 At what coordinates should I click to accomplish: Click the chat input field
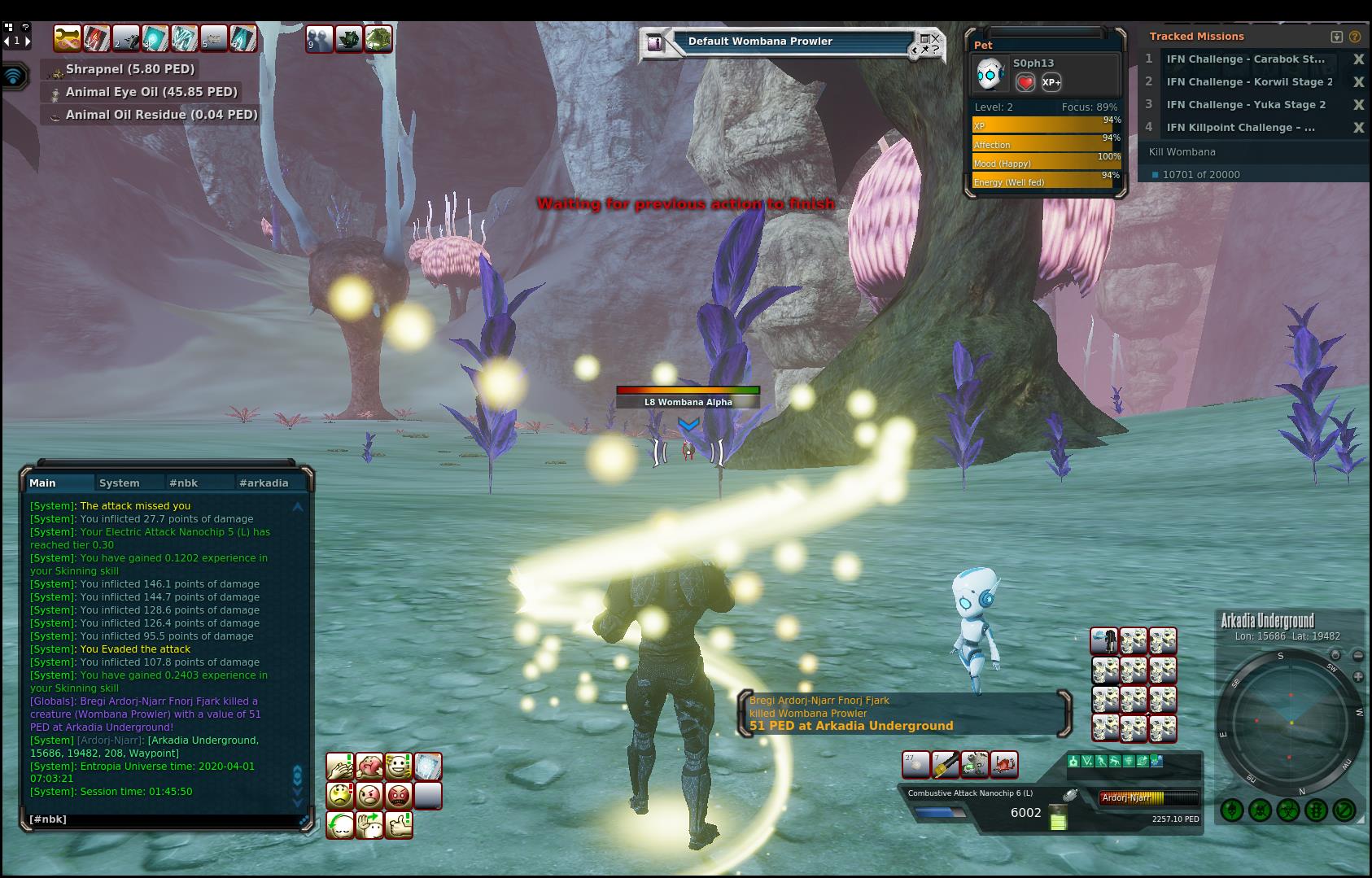(x=163, y=819)
